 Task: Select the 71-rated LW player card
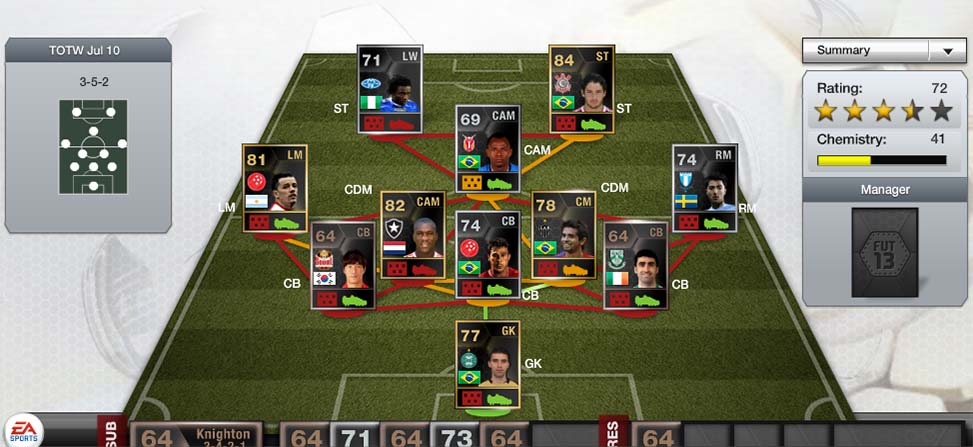[390, 89]
